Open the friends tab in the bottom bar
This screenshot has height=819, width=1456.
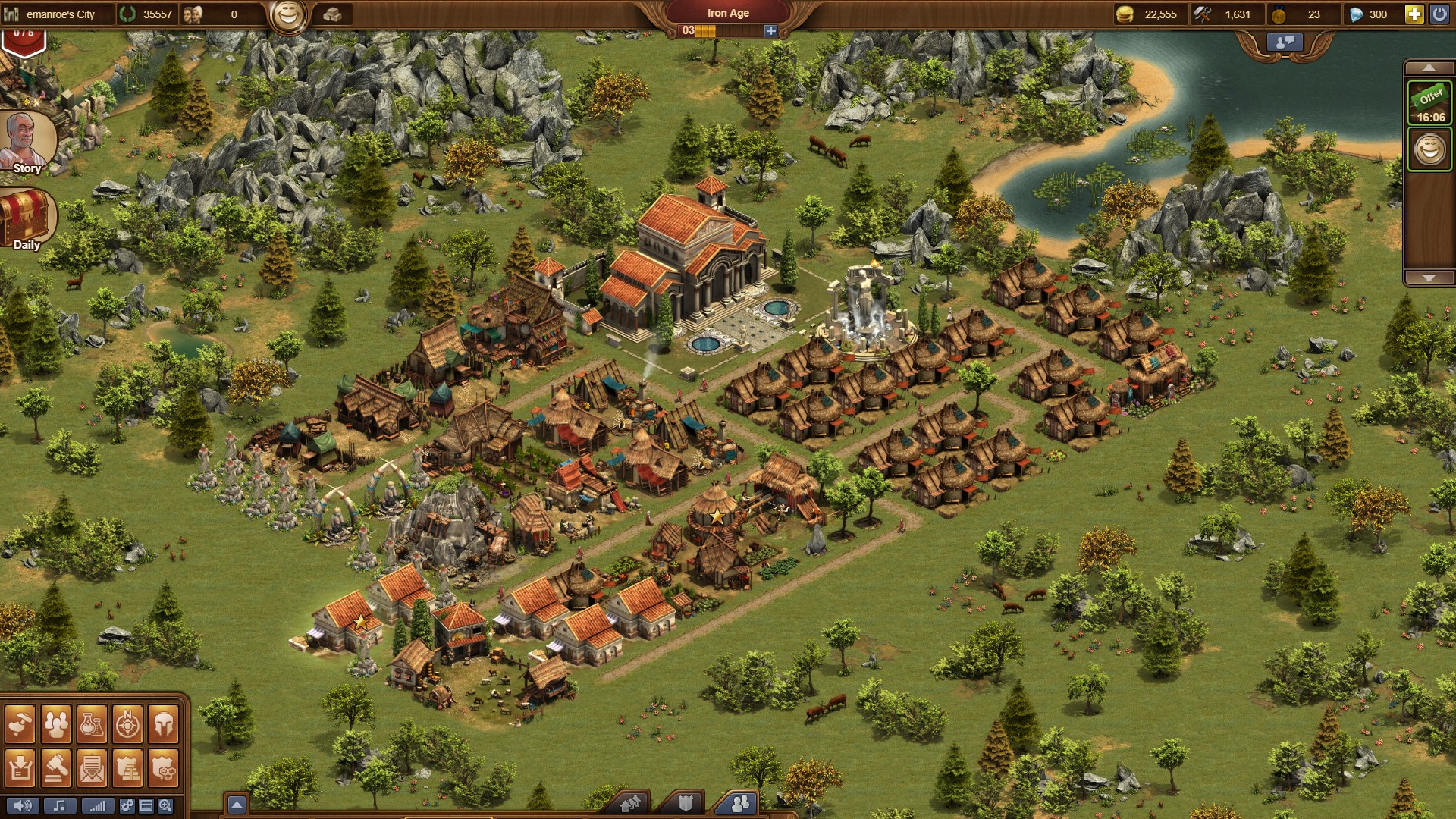[x=739, y=803]
